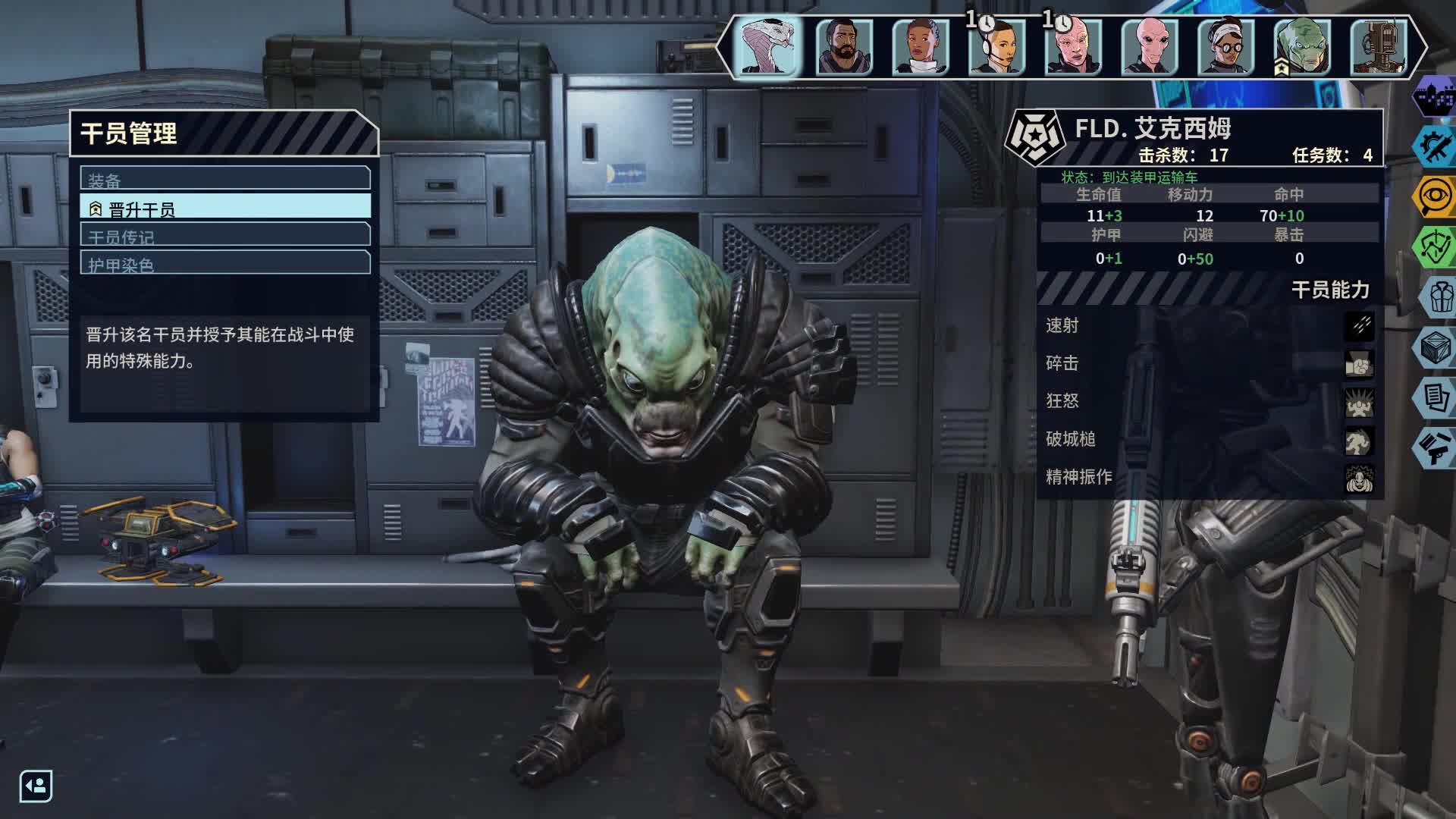Open 干员传记 agent biography
Viewport: 1456px width, 819px height.
point(225,235)
